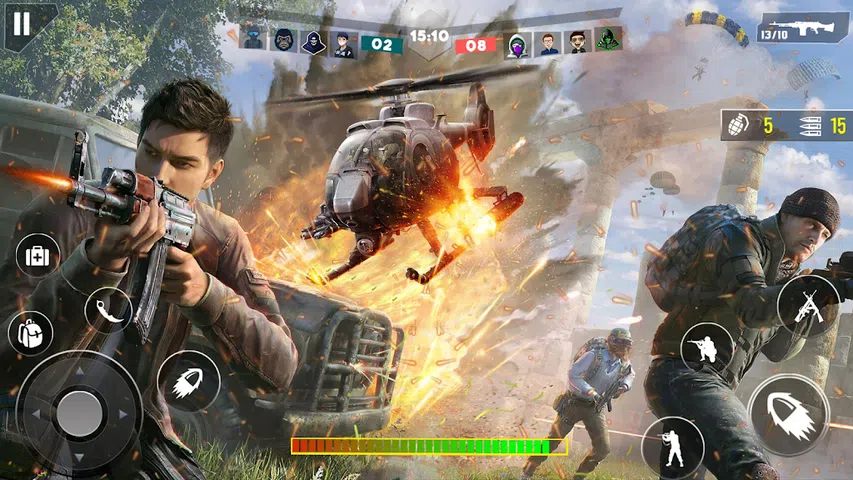Stand up using the standing soldier button
The image size is (853, 480).
672,445
